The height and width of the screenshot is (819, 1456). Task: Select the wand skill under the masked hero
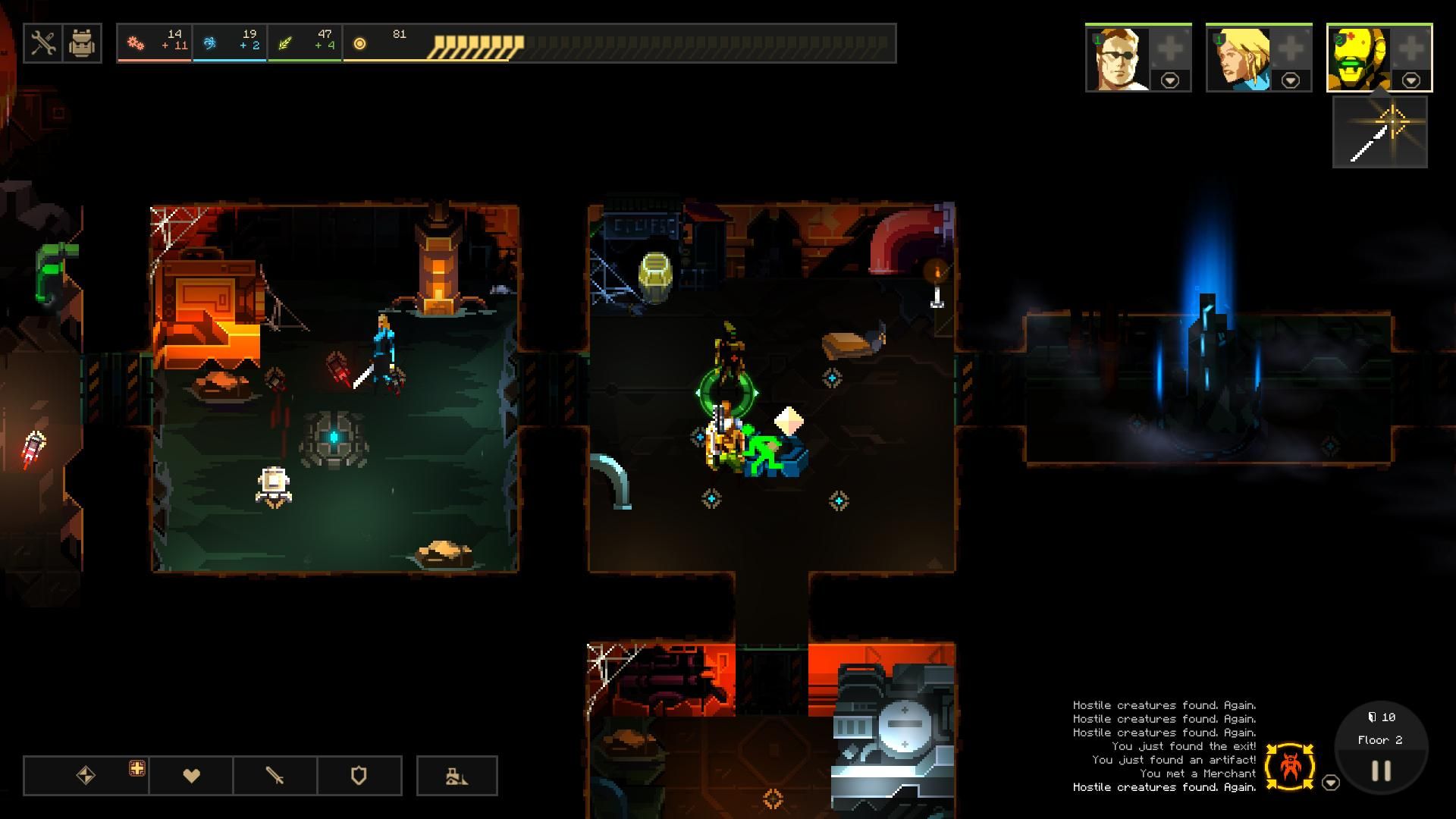(x=1380, y=136)
